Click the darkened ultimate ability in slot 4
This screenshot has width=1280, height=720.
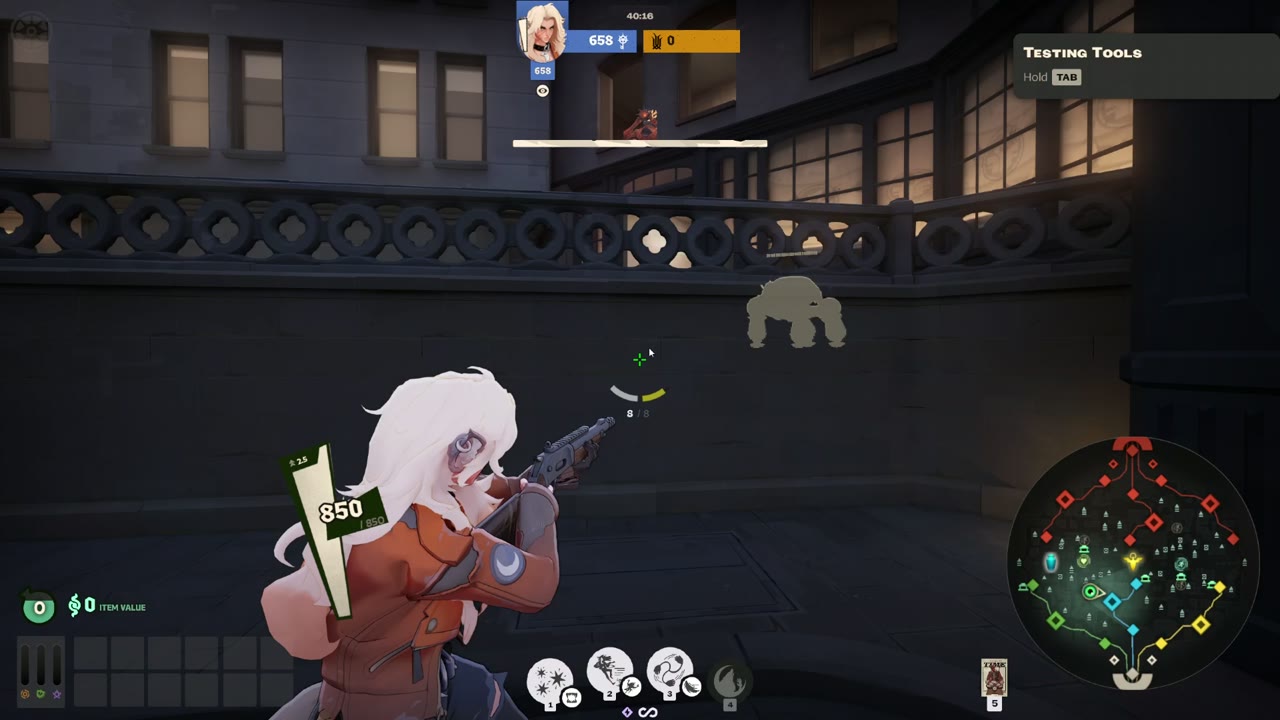[732, 678]
